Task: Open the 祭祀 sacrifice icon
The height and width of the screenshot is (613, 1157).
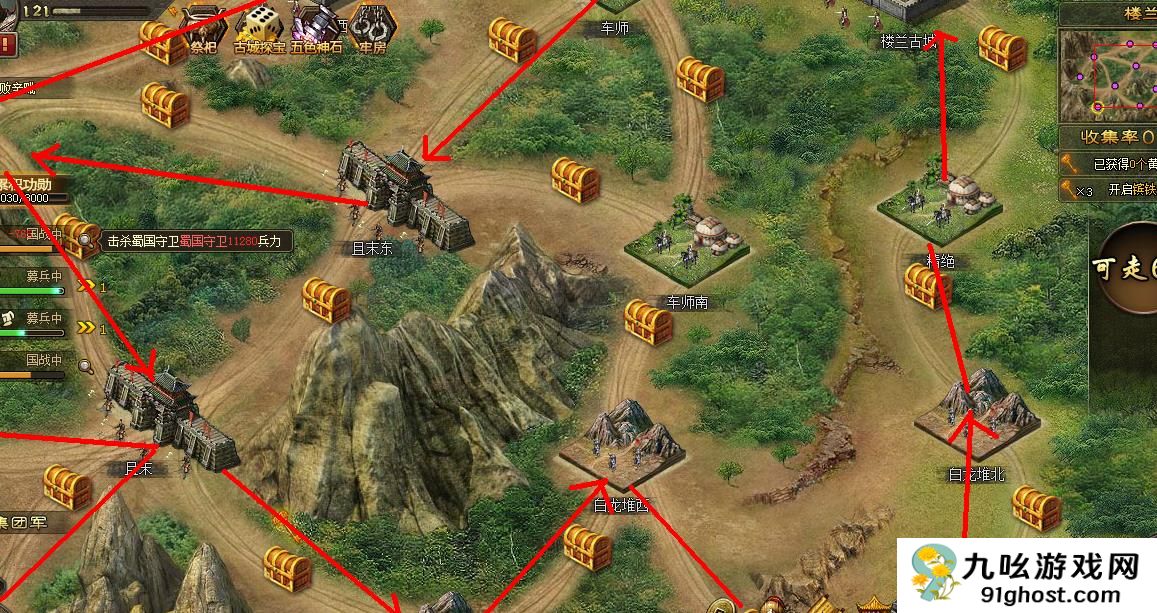Action: click(x=205, y=26)
